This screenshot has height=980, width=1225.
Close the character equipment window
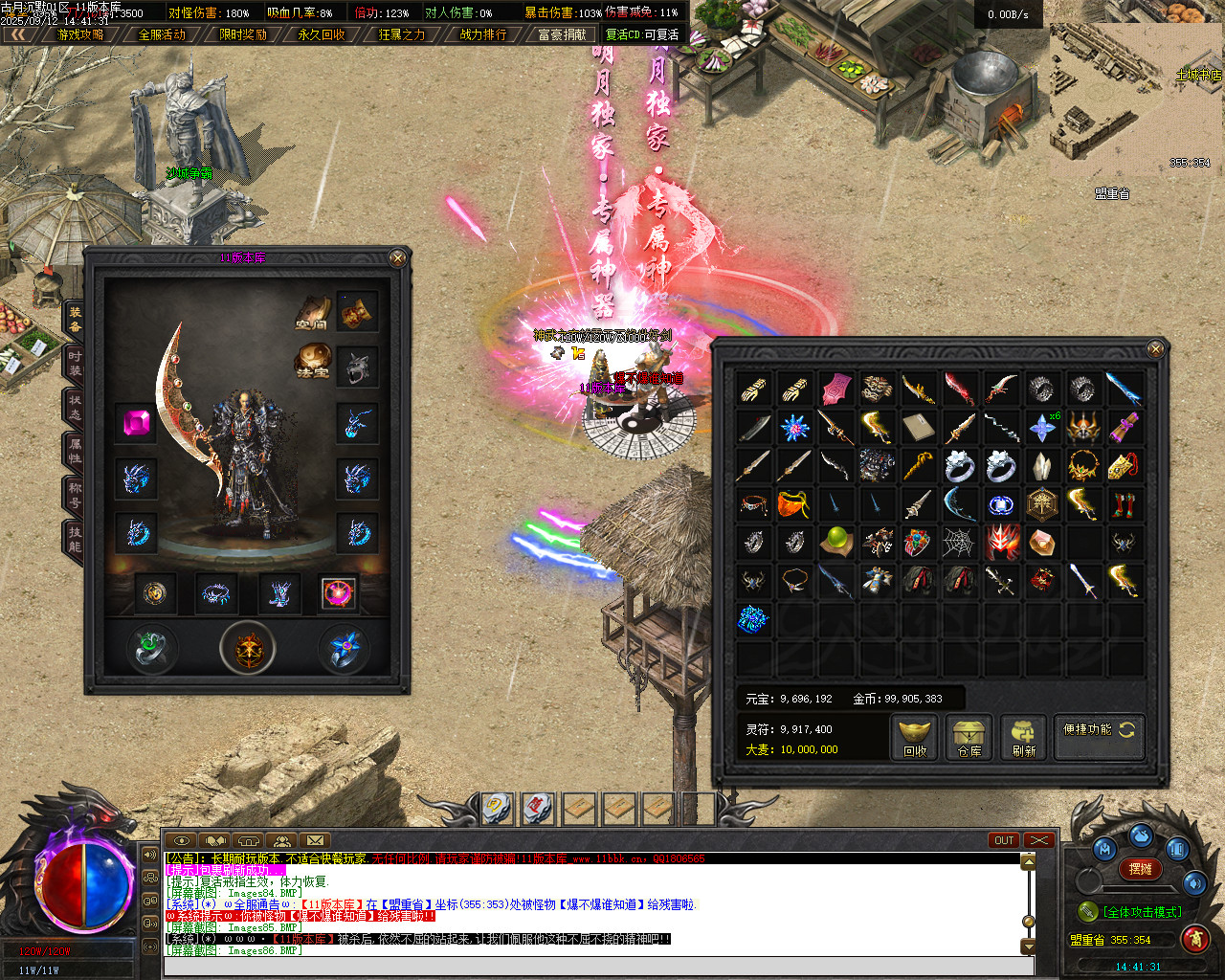pyautogui.click(x=398, y=257)
